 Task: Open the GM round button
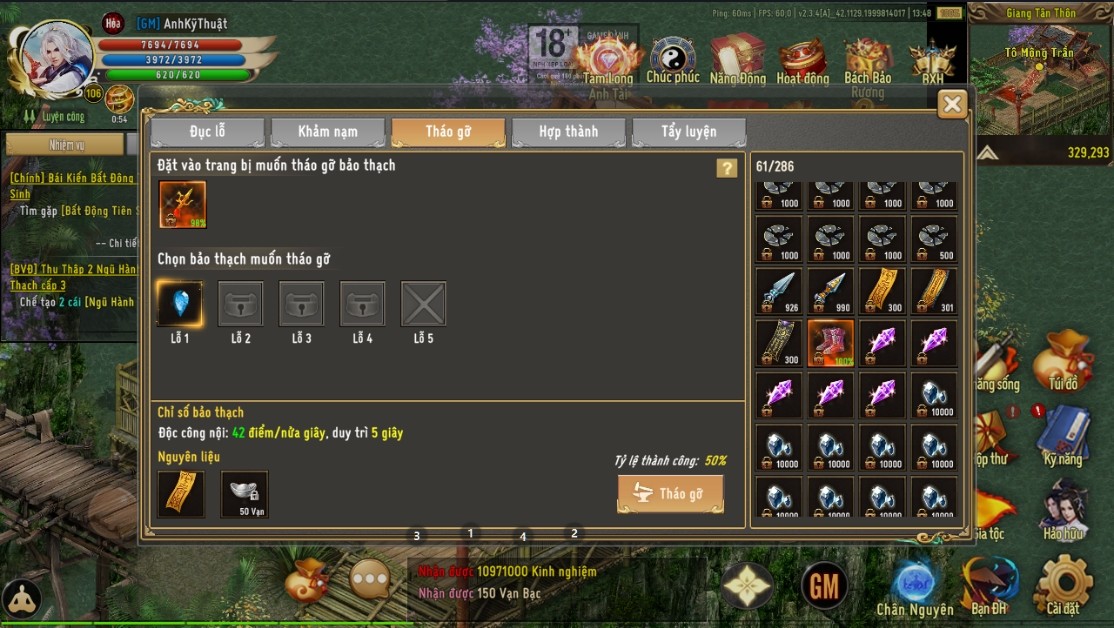825,586
